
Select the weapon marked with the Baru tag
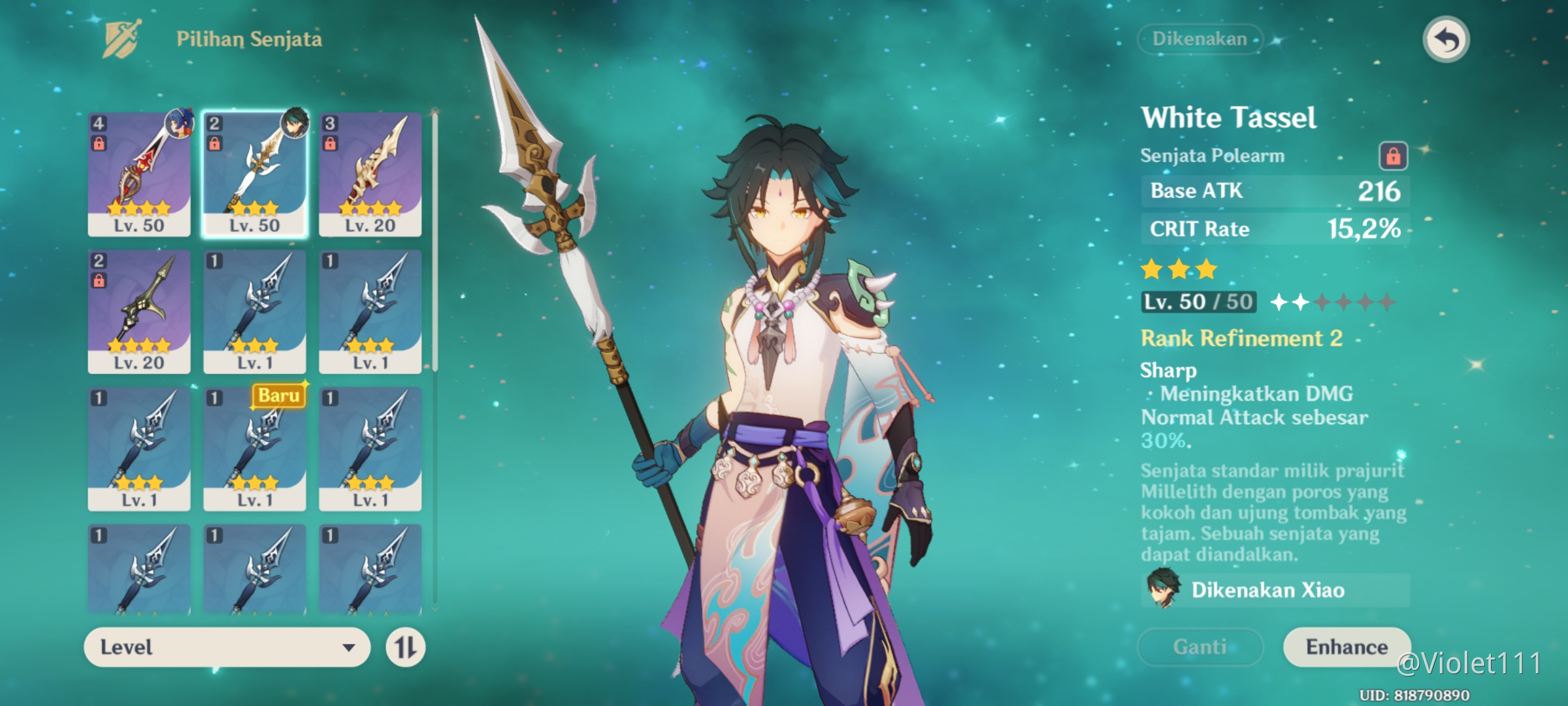[255, 451]
